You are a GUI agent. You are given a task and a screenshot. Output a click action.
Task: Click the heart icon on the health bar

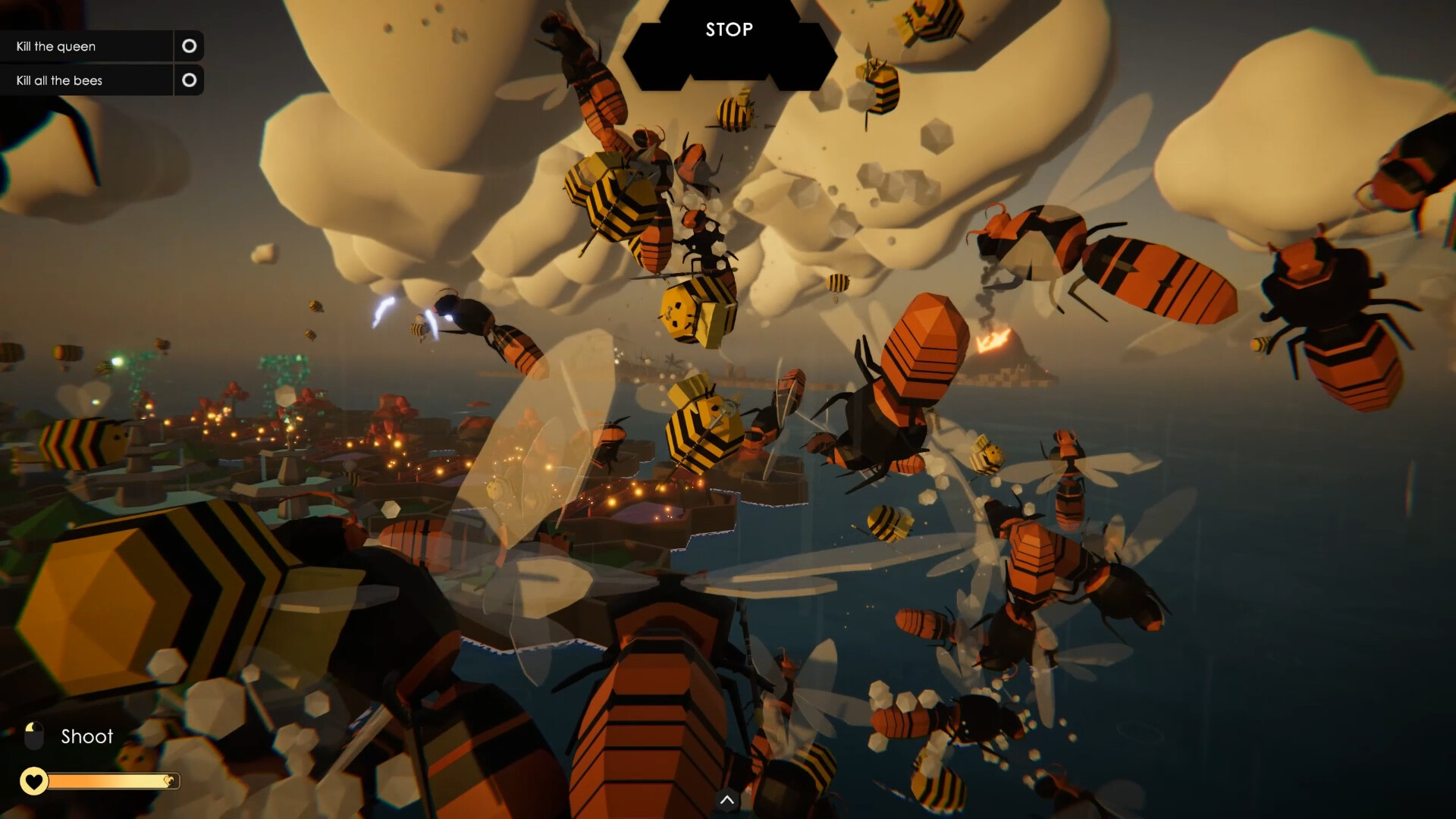[x=33, y=780]
